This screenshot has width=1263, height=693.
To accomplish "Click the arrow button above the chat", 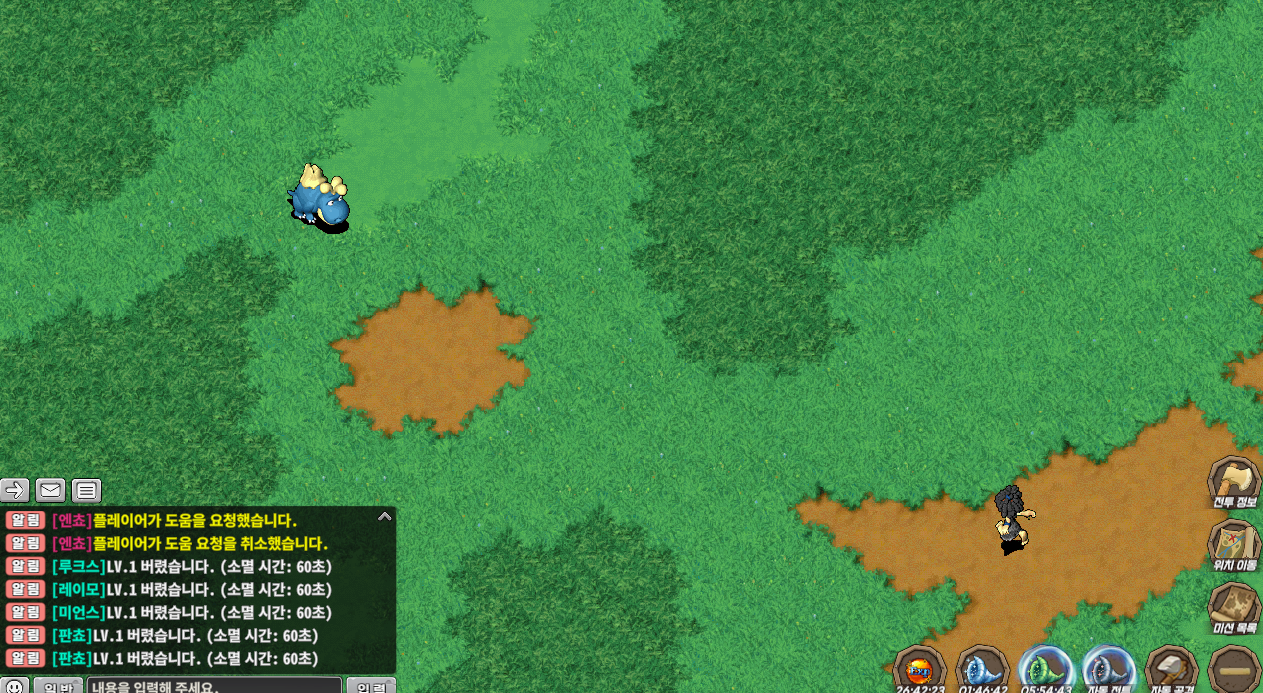I will pos(15,490).
